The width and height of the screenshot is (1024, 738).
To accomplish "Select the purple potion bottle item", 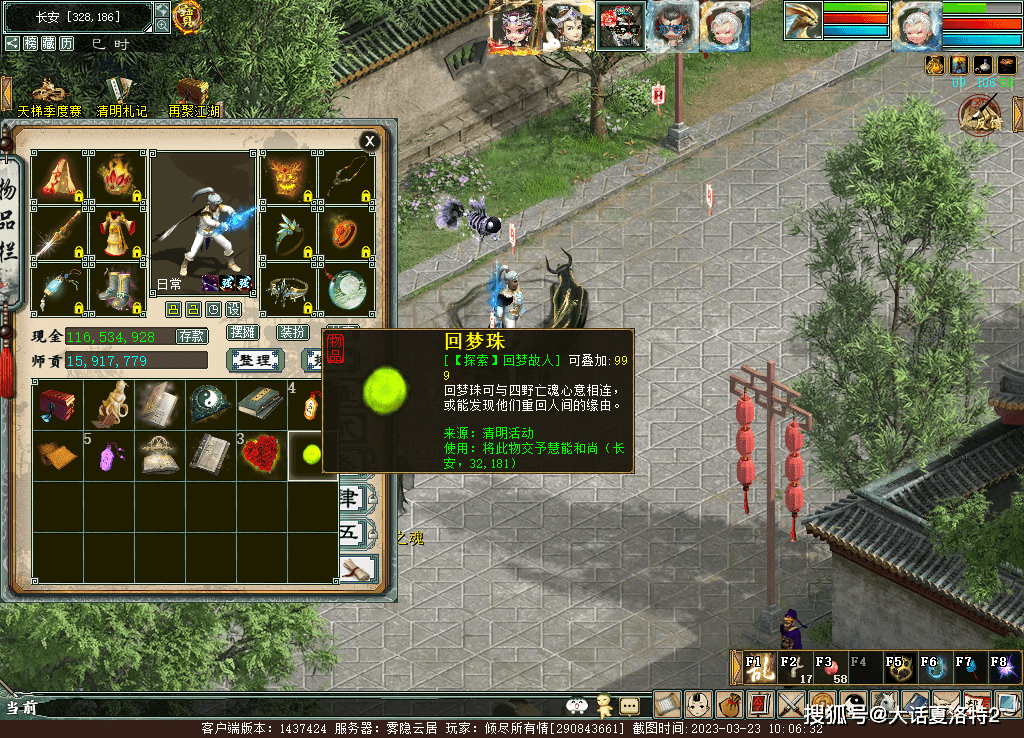I will pos(108,455).
